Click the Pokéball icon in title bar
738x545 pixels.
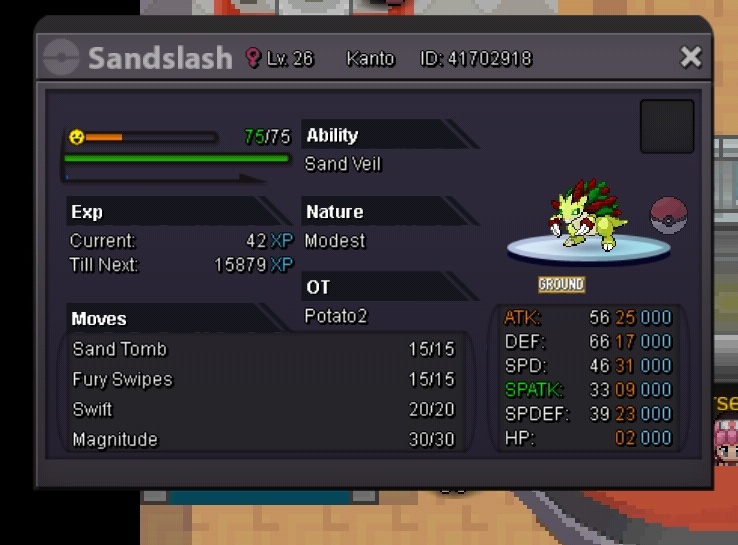(x=62, y=57)
